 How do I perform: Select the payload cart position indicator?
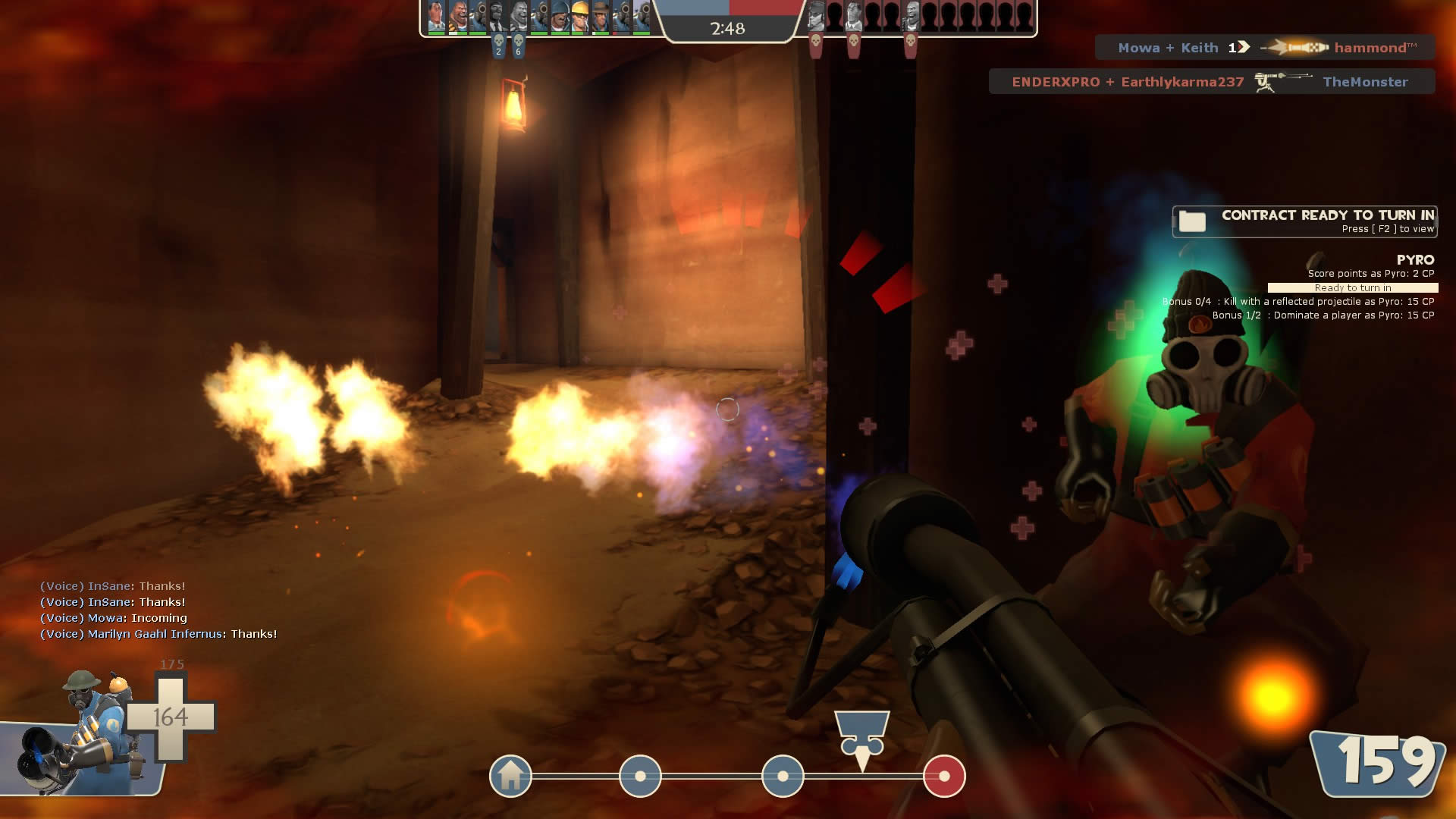pos(862,741)
